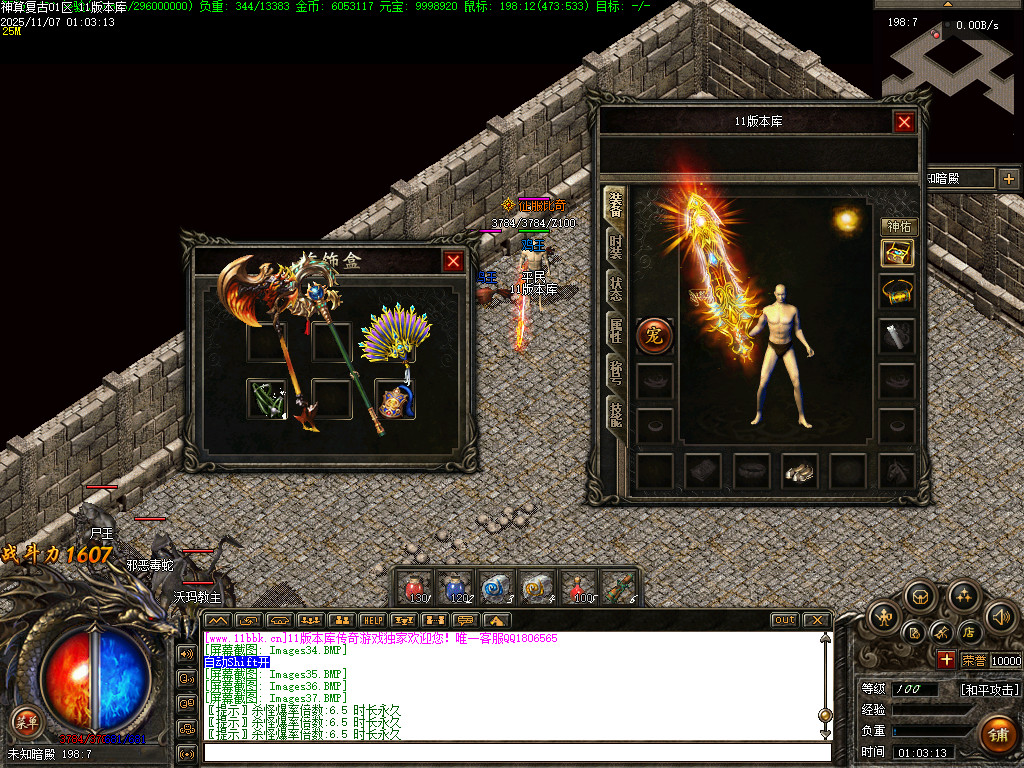Click the out button on chat bar

785,620
